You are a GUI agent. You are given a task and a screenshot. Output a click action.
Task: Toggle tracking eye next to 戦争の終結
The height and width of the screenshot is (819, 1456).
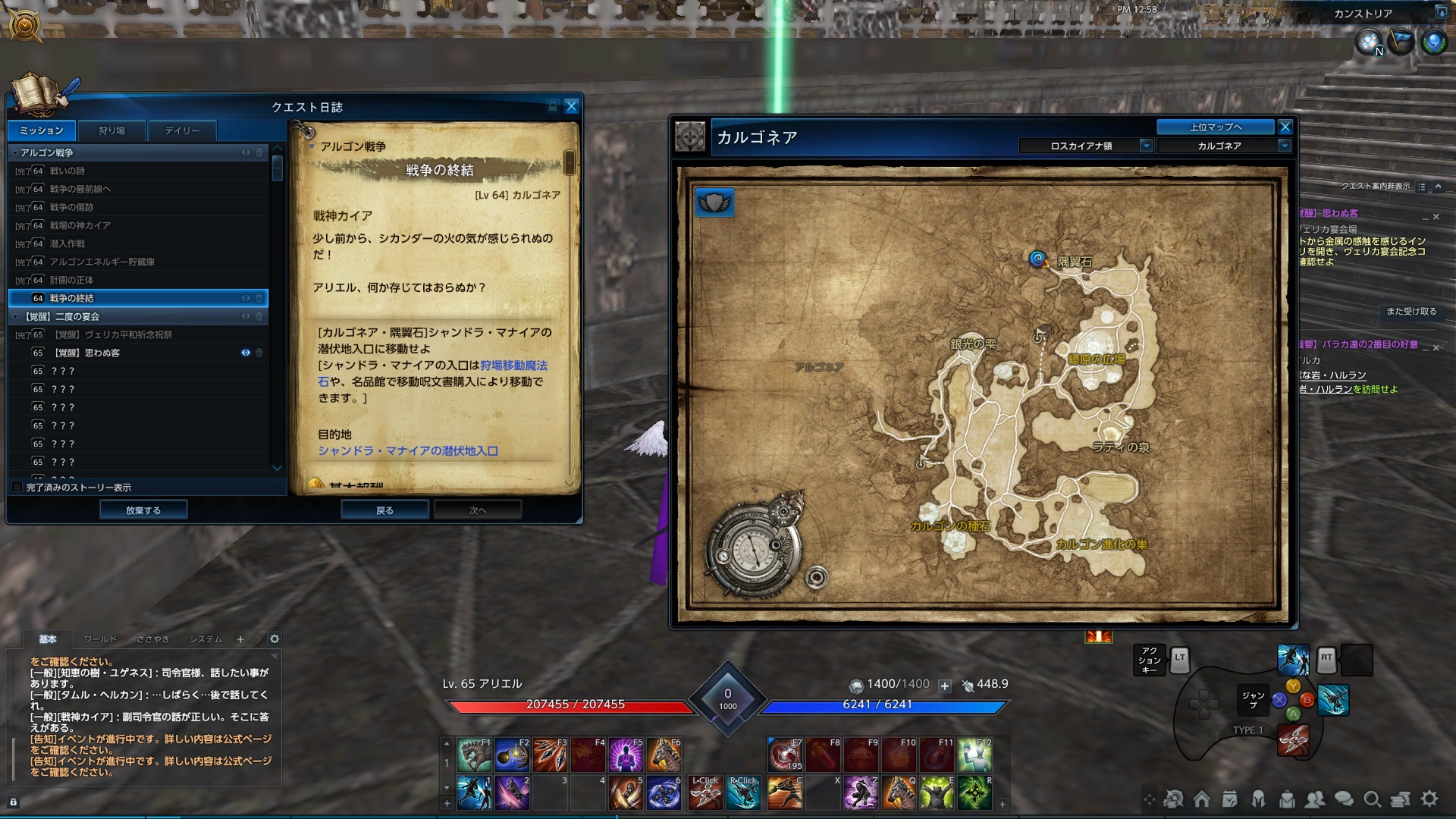(x=246, y=298)
